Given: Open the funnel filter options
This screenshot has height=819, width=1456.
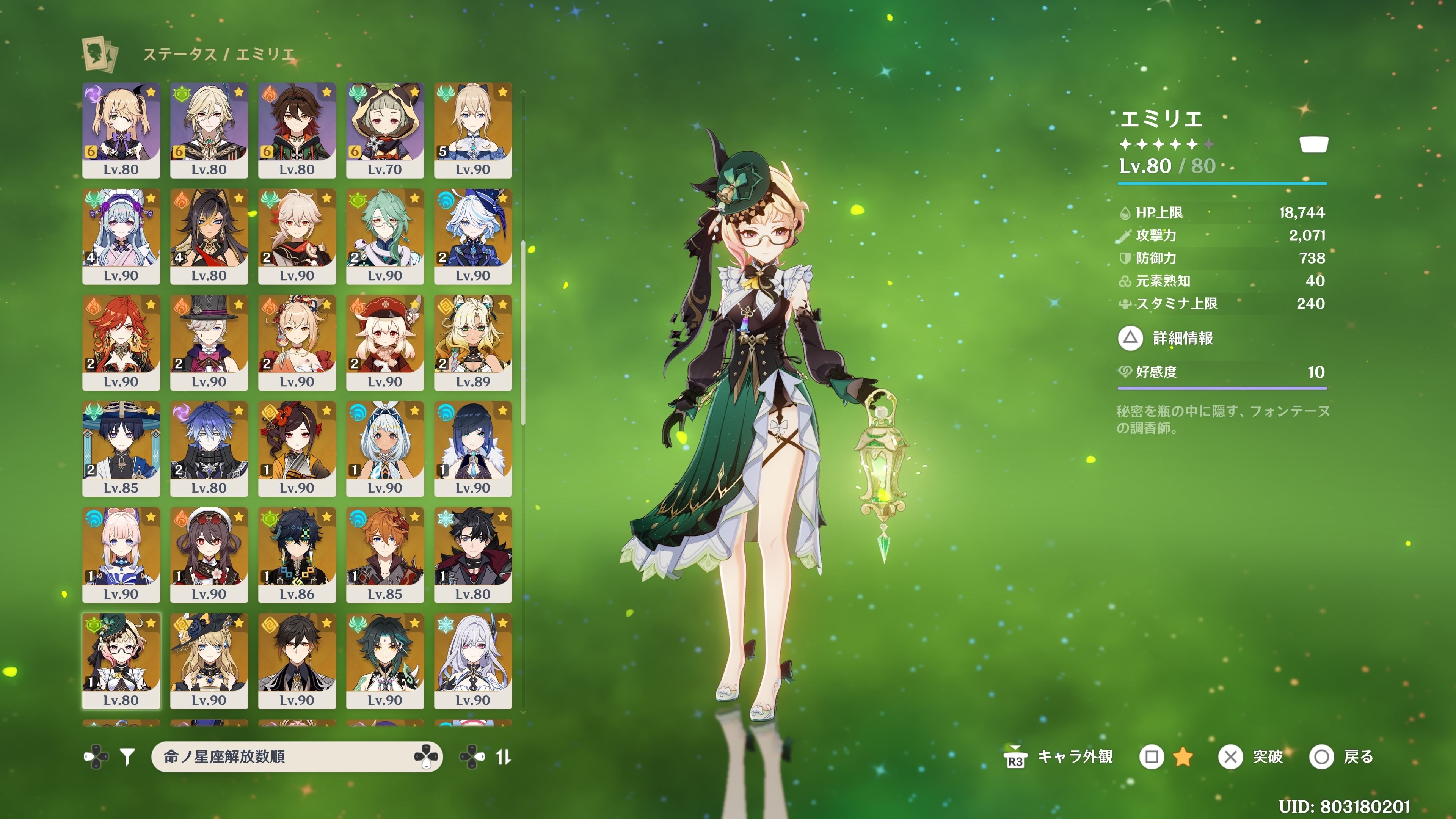Looking at the screenshot, I should [x=128, y=756].
